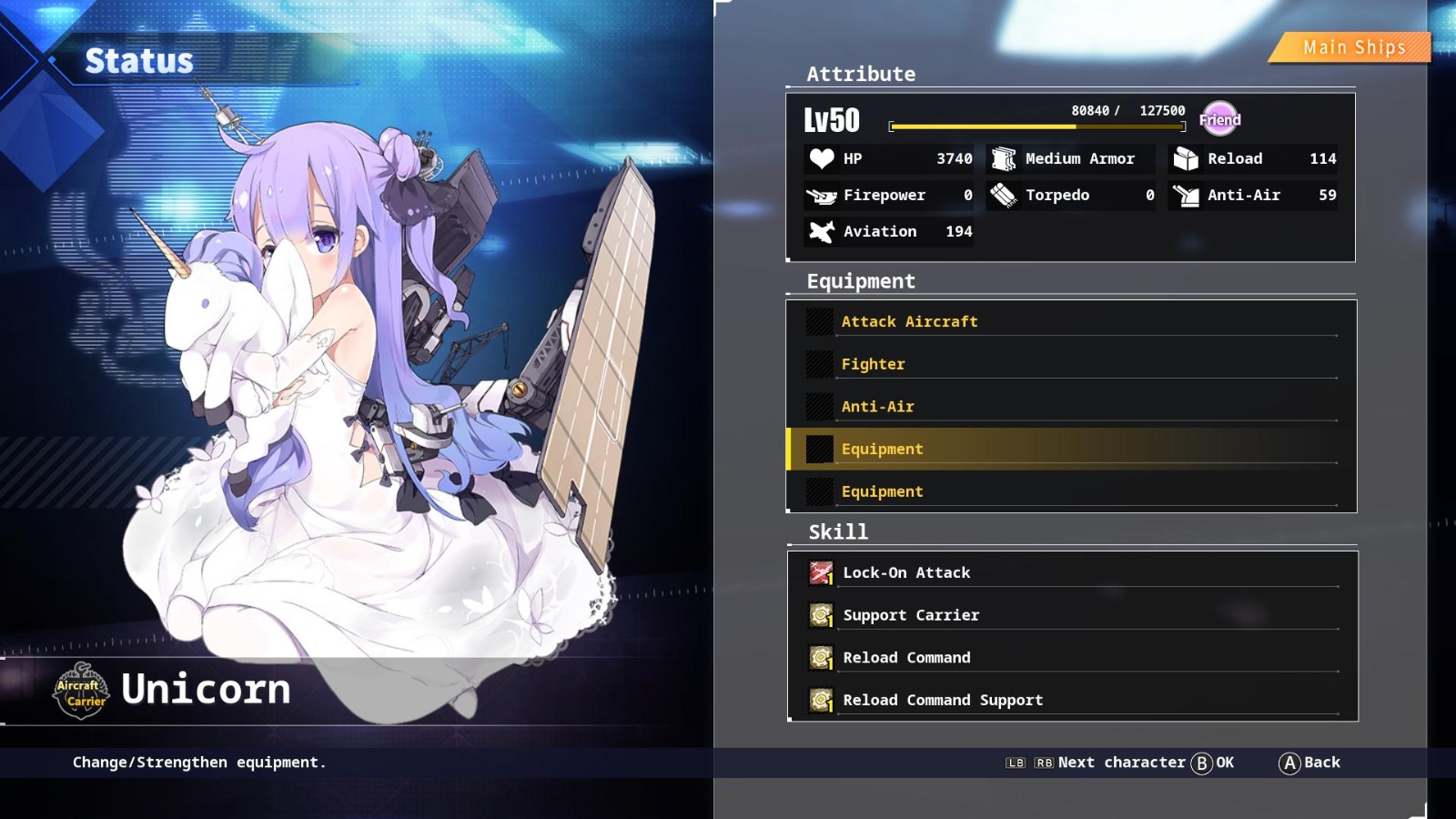
Task: Switch to the Main Ships tab
Action: pos(1352,46)
